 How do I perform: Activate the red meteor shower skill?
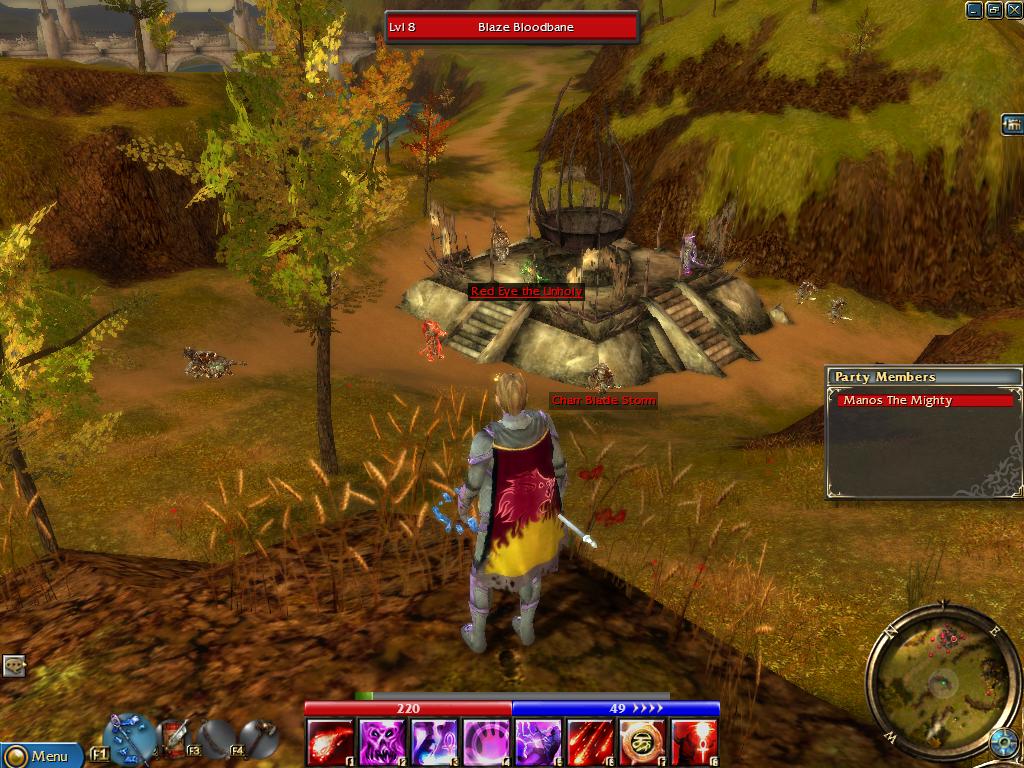pos(590,743)
